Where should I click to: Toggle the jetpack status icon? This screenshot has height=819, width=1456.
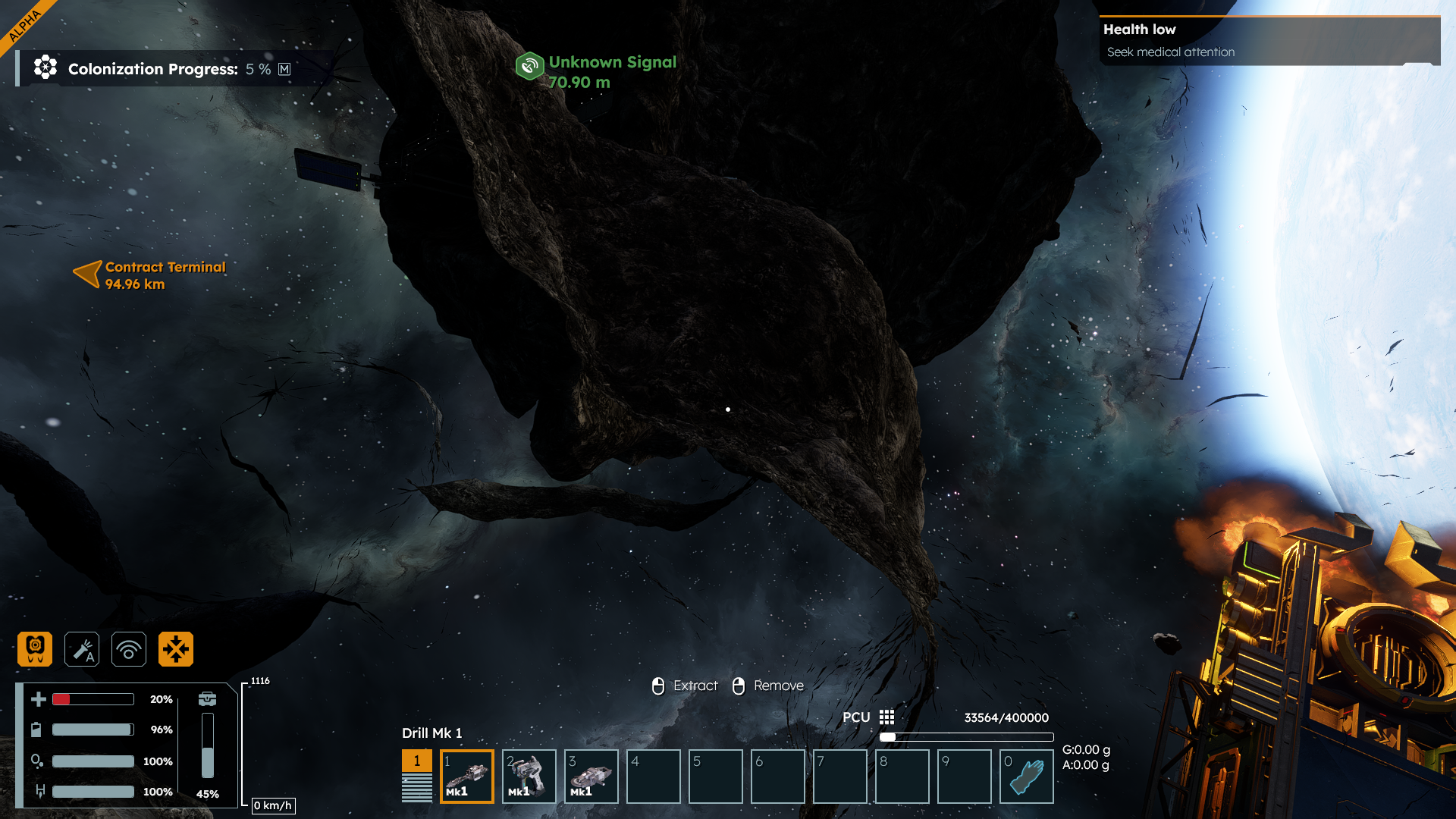tap(35, 649)
